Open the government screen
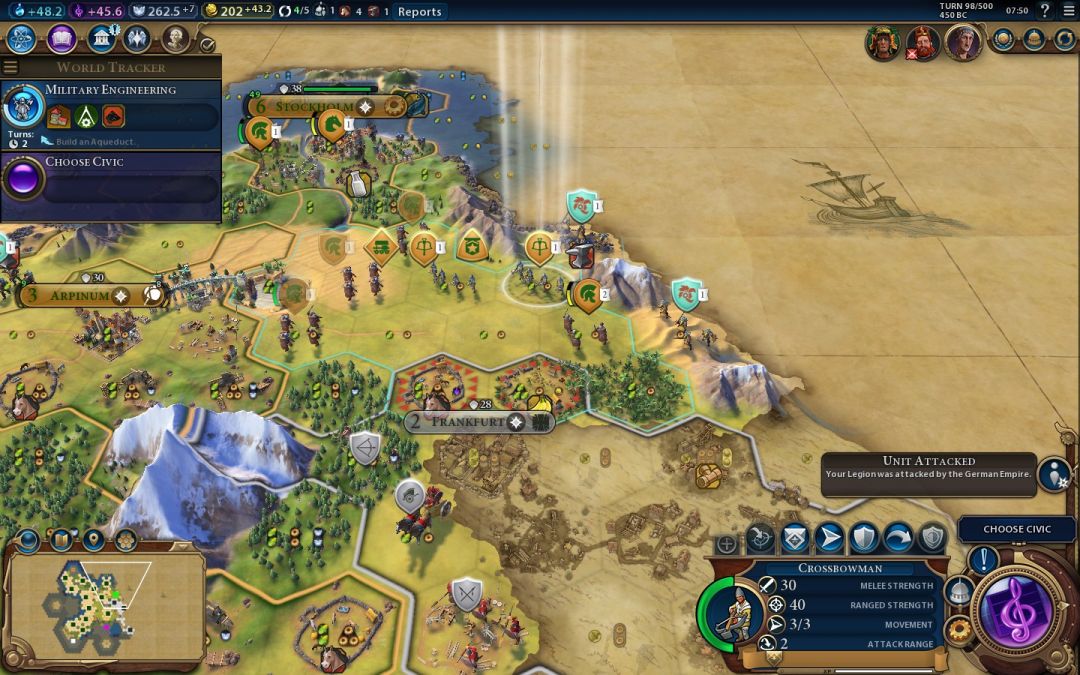 (x=100, y=39)
